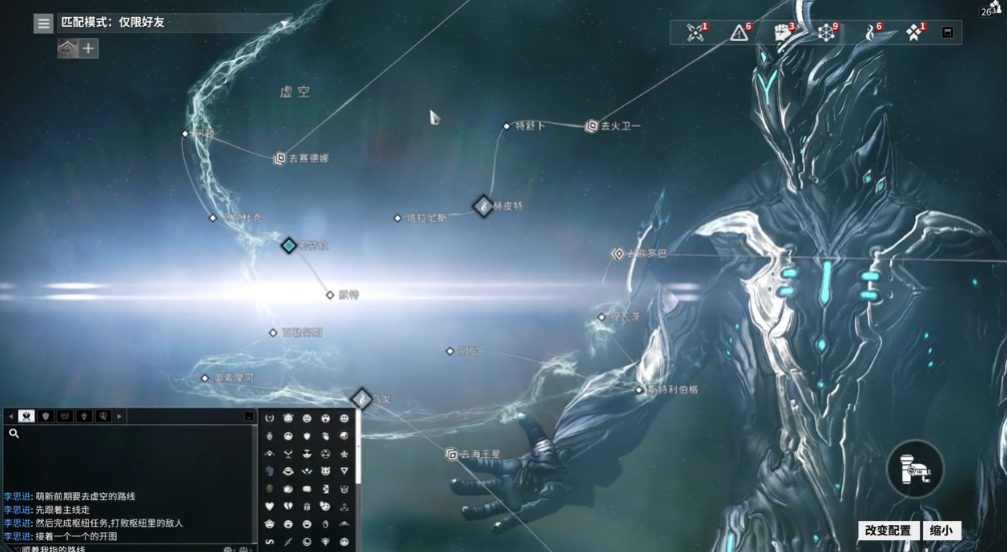
Task: Open the alerts warning triangle icon
Action: (739, 33)
